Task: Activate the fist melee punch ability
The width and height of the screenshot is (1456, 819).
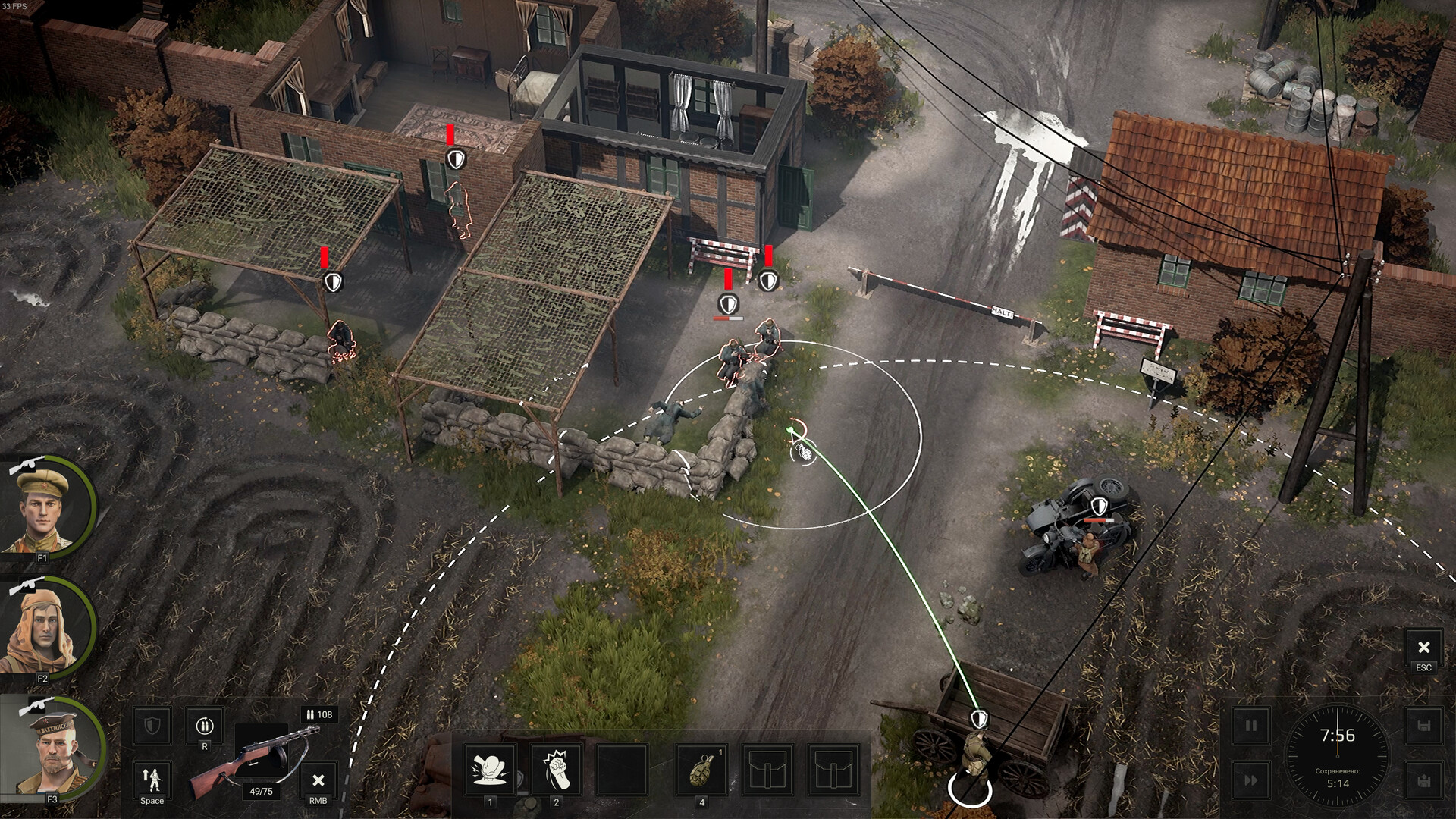Action: coord(556,770)
